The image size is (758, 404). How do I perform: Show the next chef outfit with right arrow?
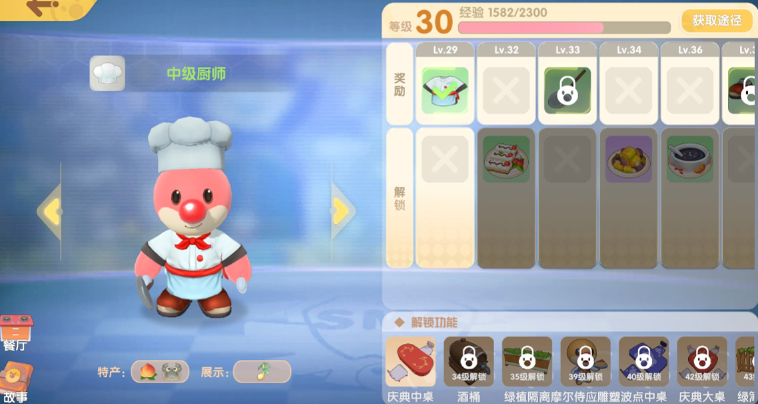[x=342, y=210]
